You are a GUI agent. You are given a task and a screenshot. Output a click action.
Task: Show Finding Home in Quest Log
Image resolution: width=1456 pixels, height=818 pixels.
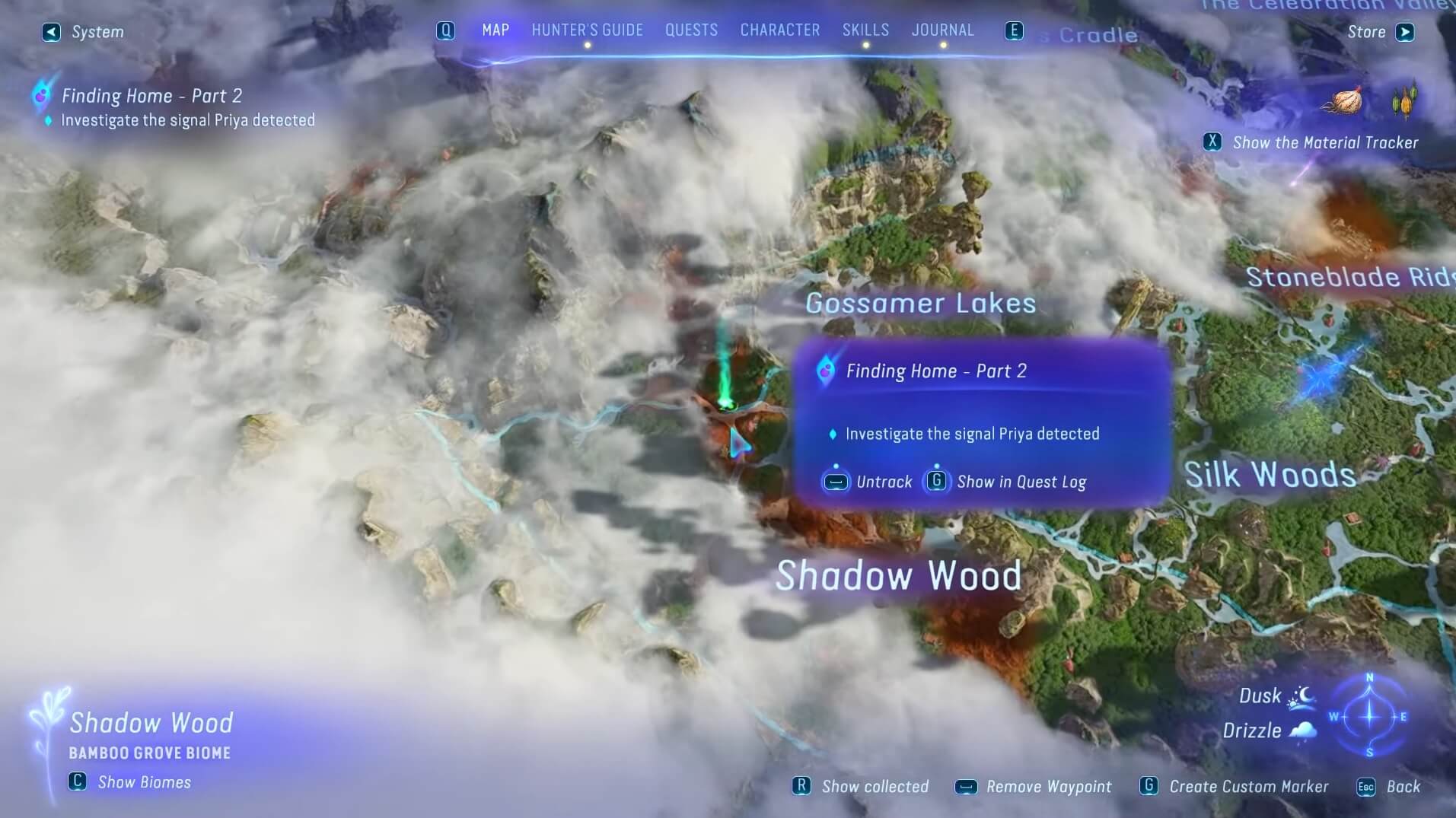tap(935, 482)
